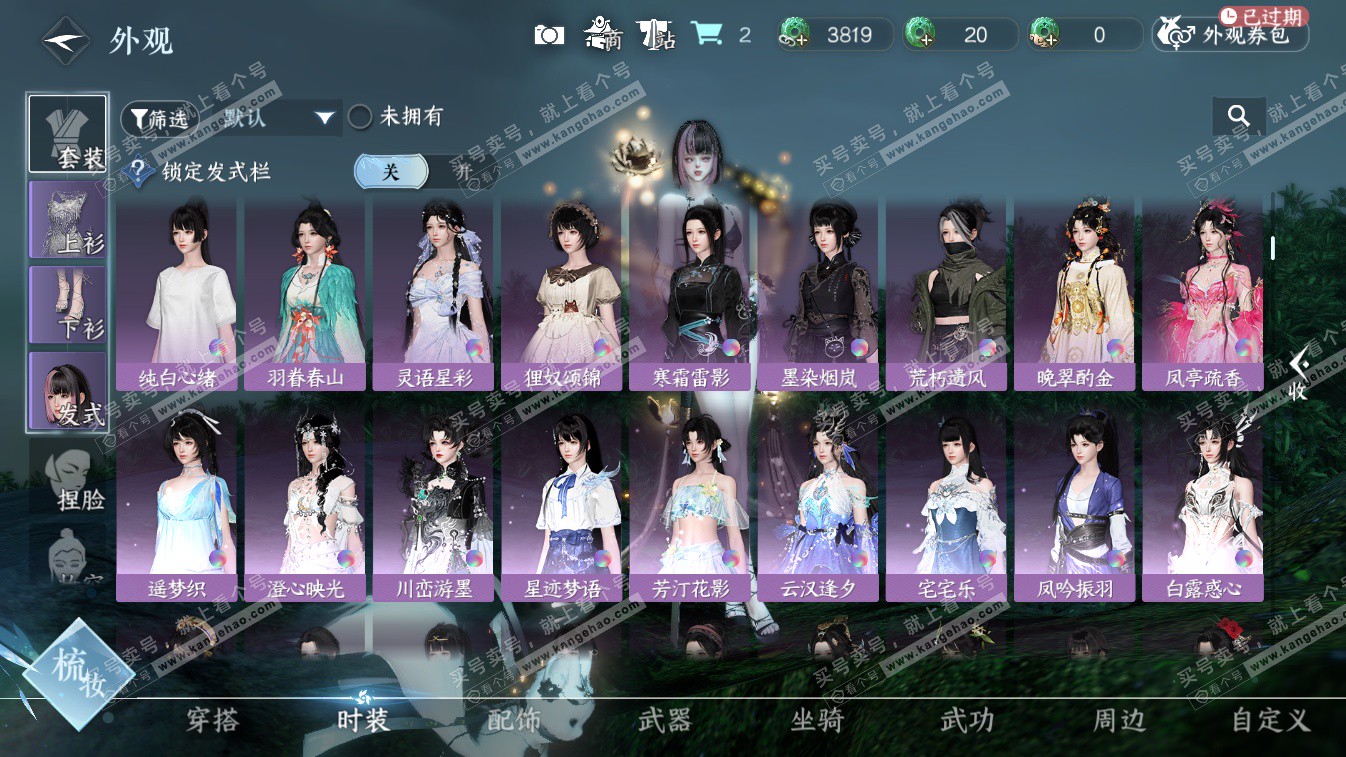The image size is (1346, 757).
Task: Open the 外观券包 coupon pack
Action: (1232, 35)
